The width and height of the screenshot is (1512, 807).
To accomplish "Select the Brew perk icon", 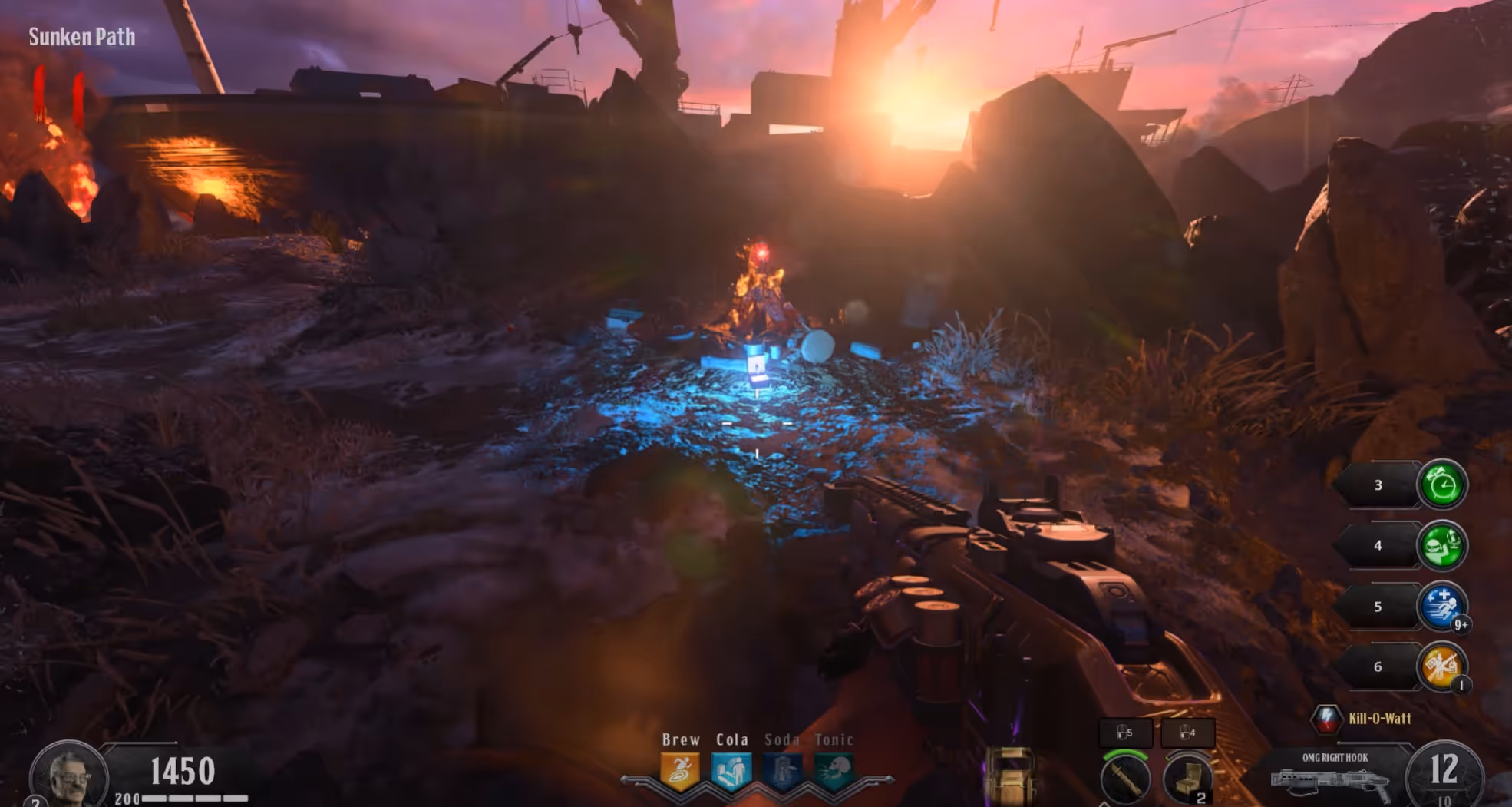I will click(x=680, y=771).
